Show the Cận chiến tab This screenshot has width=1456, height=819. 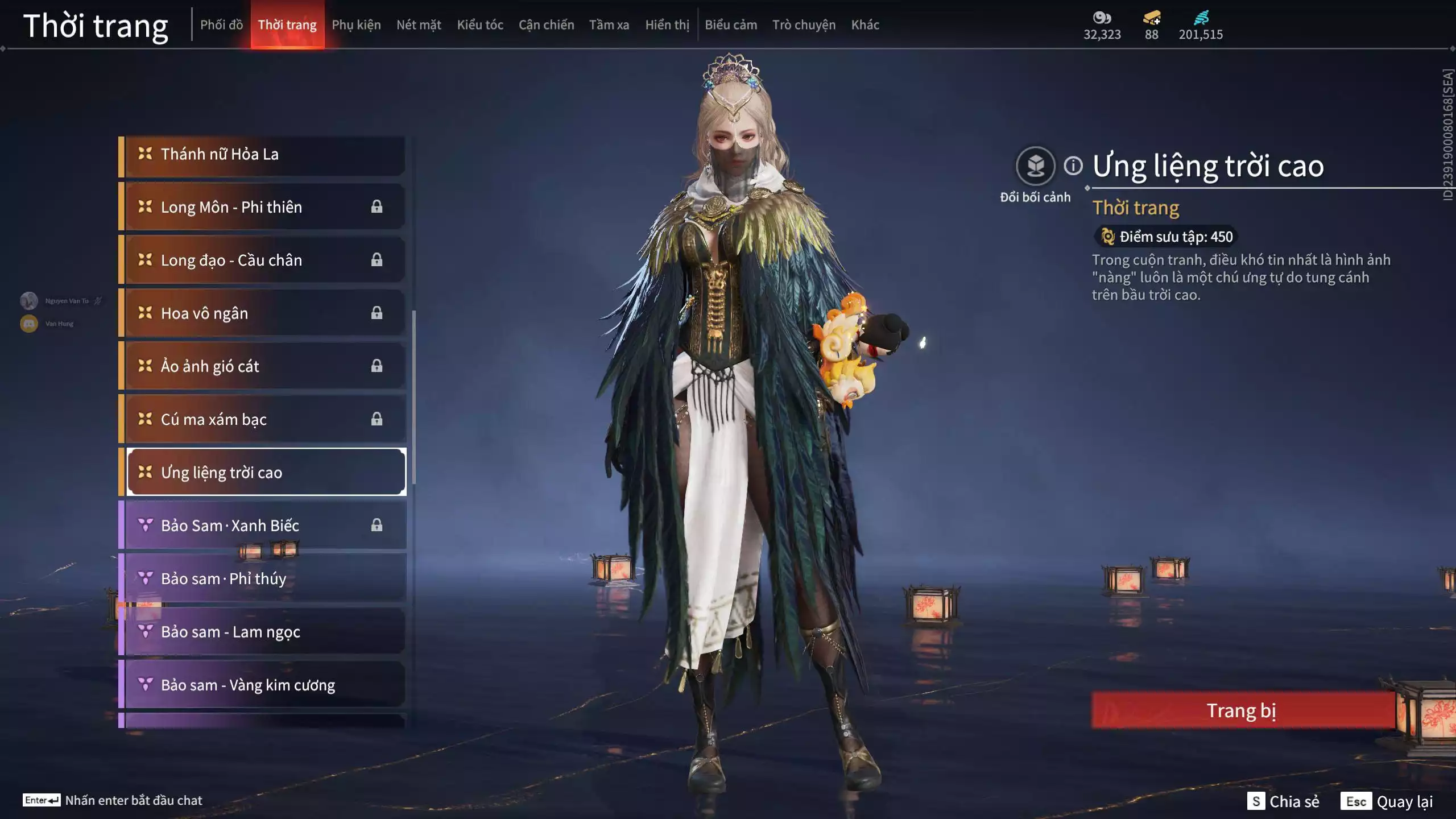pyautogui.click(x=546, y=25)
